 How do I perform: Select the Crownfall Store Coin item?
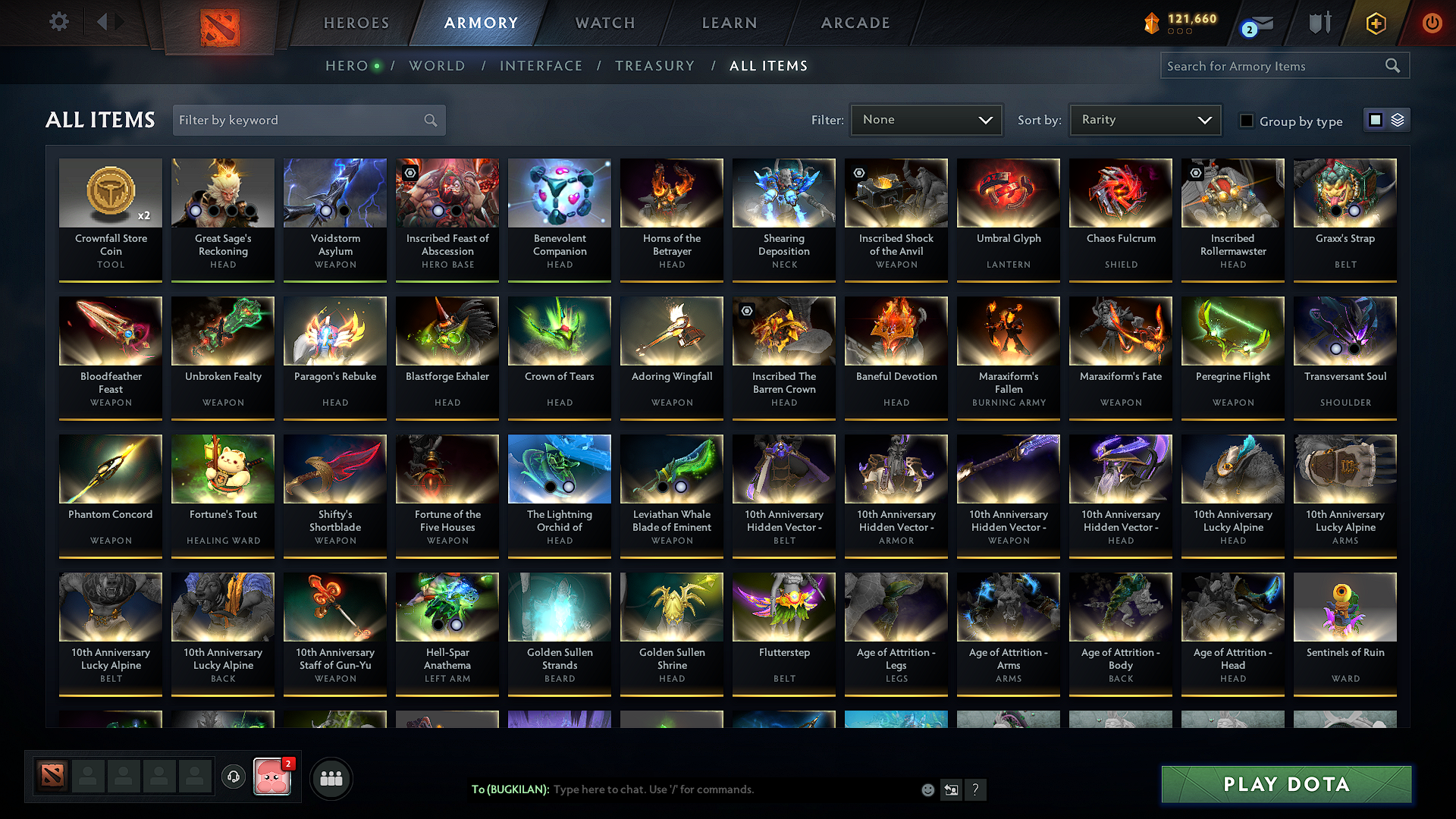pos(111,220)
